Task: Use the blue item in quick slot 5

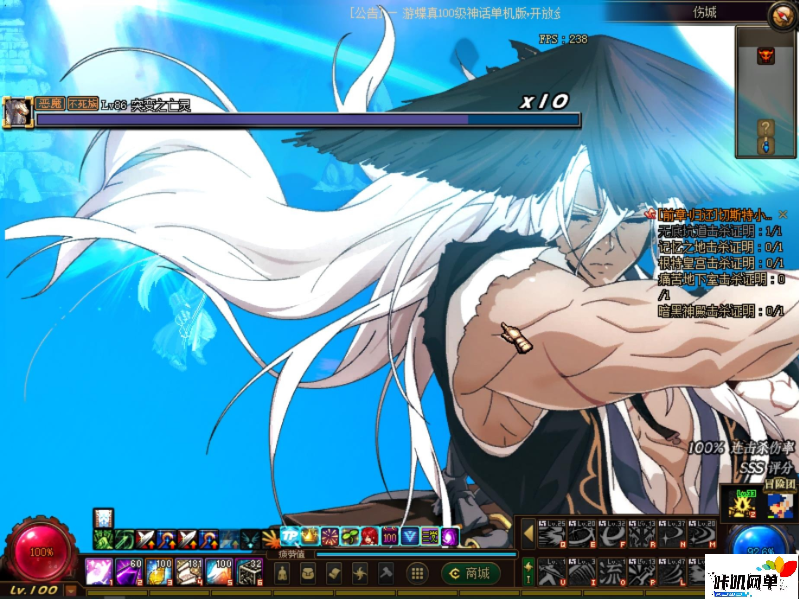Action: click(218, 573)
